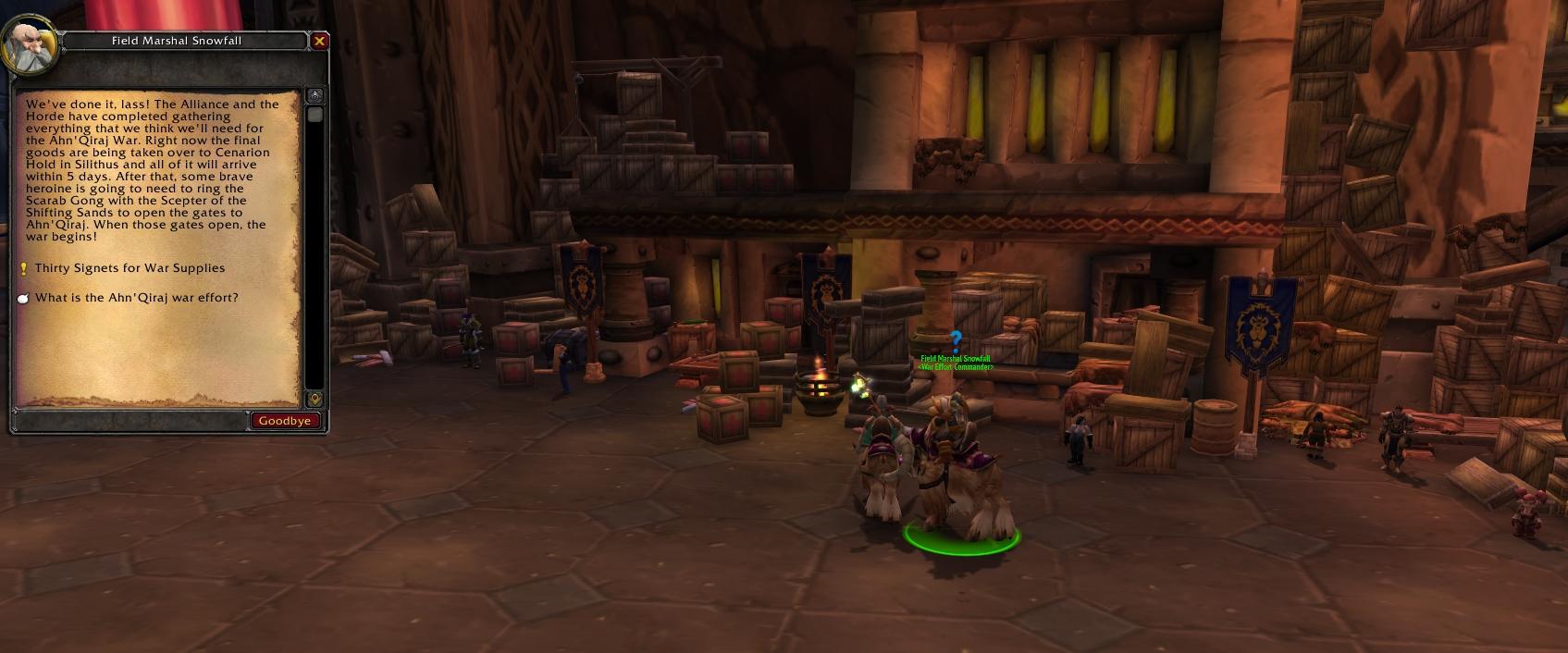The image size is (1568, 653).
Task: Click the dialogue scroll-down arrow
Action: click(x=315, y=399)
